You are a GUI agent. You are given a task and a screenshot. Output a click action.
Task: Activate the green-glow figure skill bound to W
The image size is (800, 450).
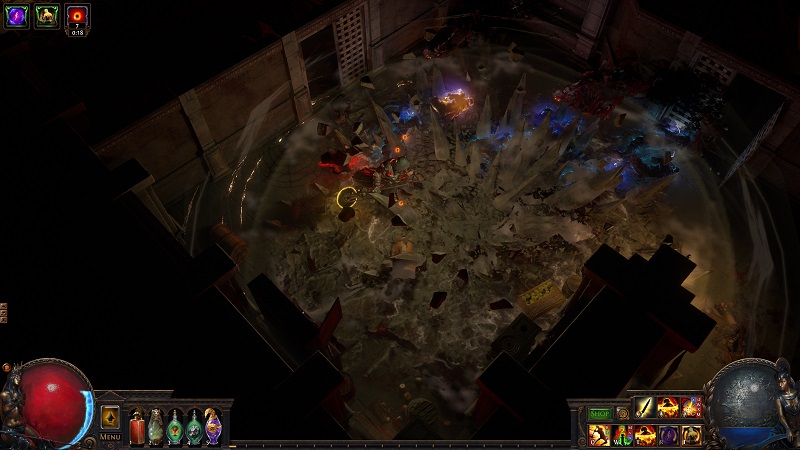tap(622, 435)
